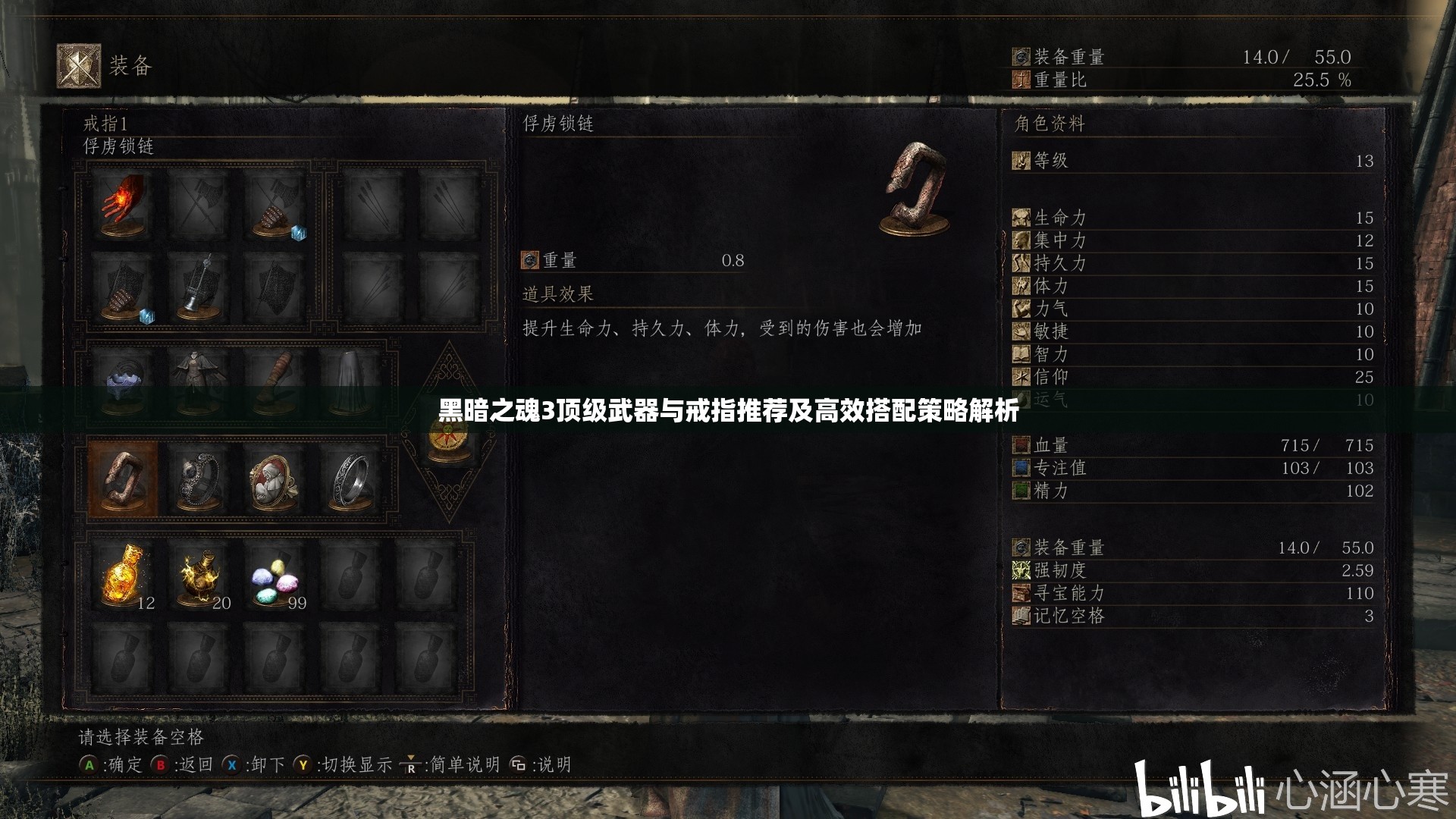The width and height of the screenshot is (1456, 819).
Task: Select the equipped Prisoner's Chain ring
Action: tap(121, 479)
